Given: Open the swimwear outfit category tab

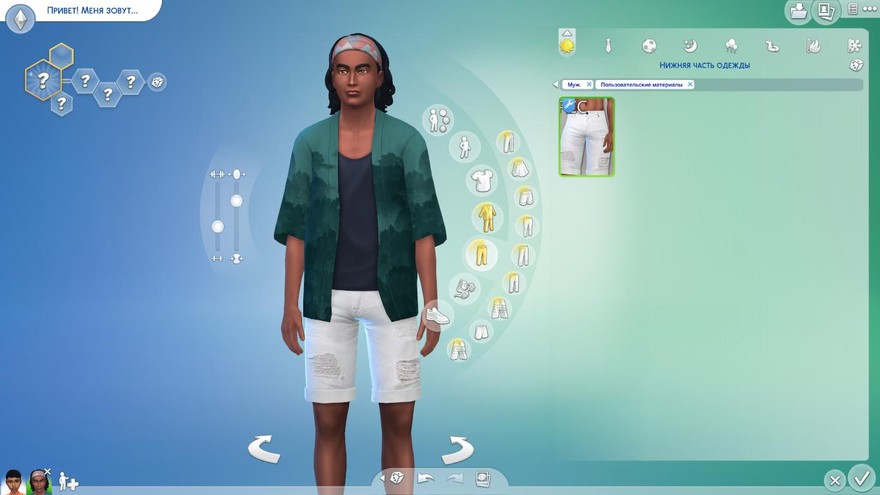Looking at the screenshot, I should (x=772, y=46).
